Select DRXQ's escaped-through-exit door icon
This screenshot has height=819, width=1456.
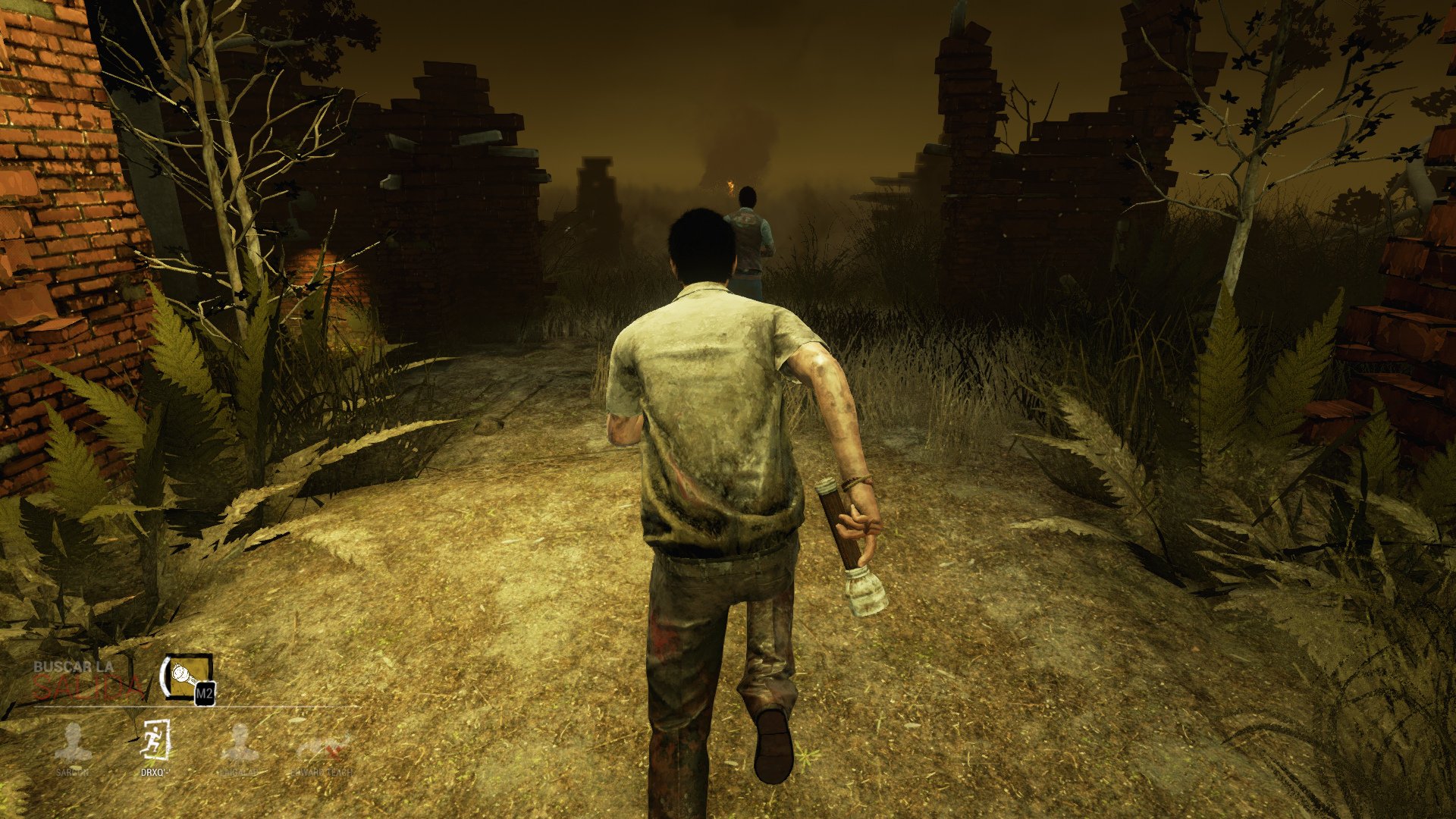click(155, 739)
